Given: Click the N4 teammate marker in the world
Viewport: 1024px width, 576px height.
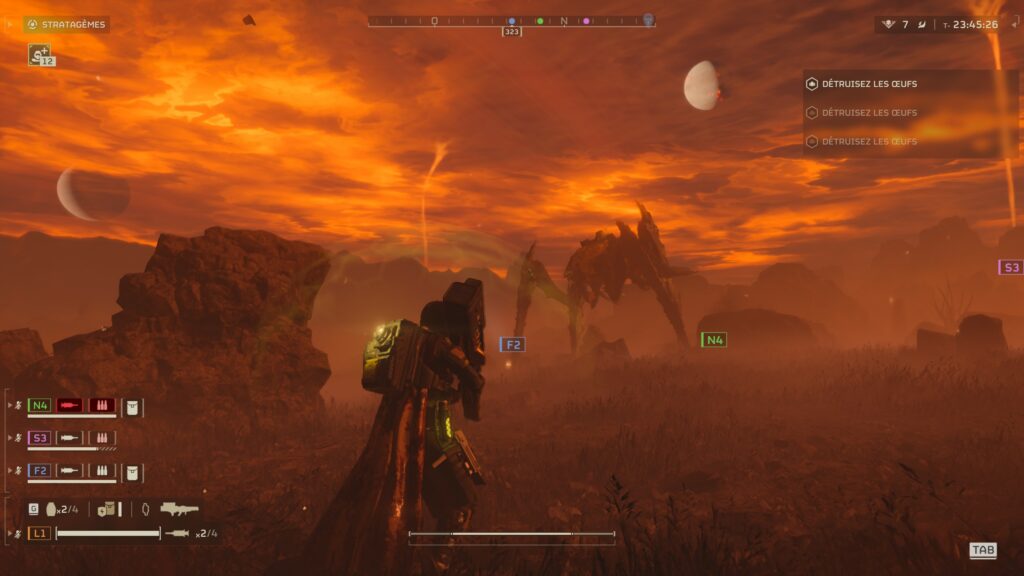Looking at the screenshot, I should click(713, 340).
